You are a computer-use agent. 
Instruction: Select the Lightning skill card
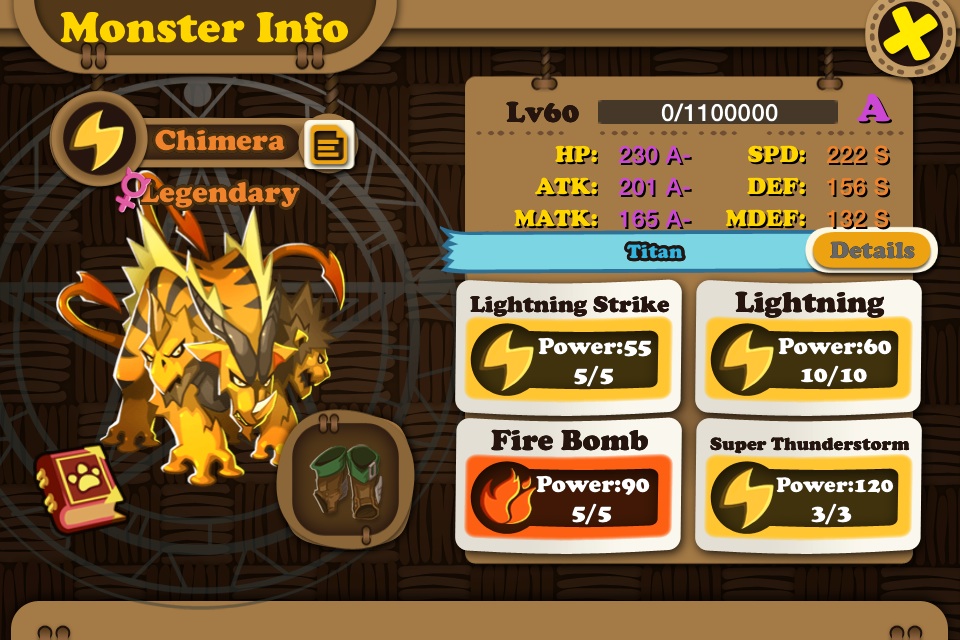point(808,347)
